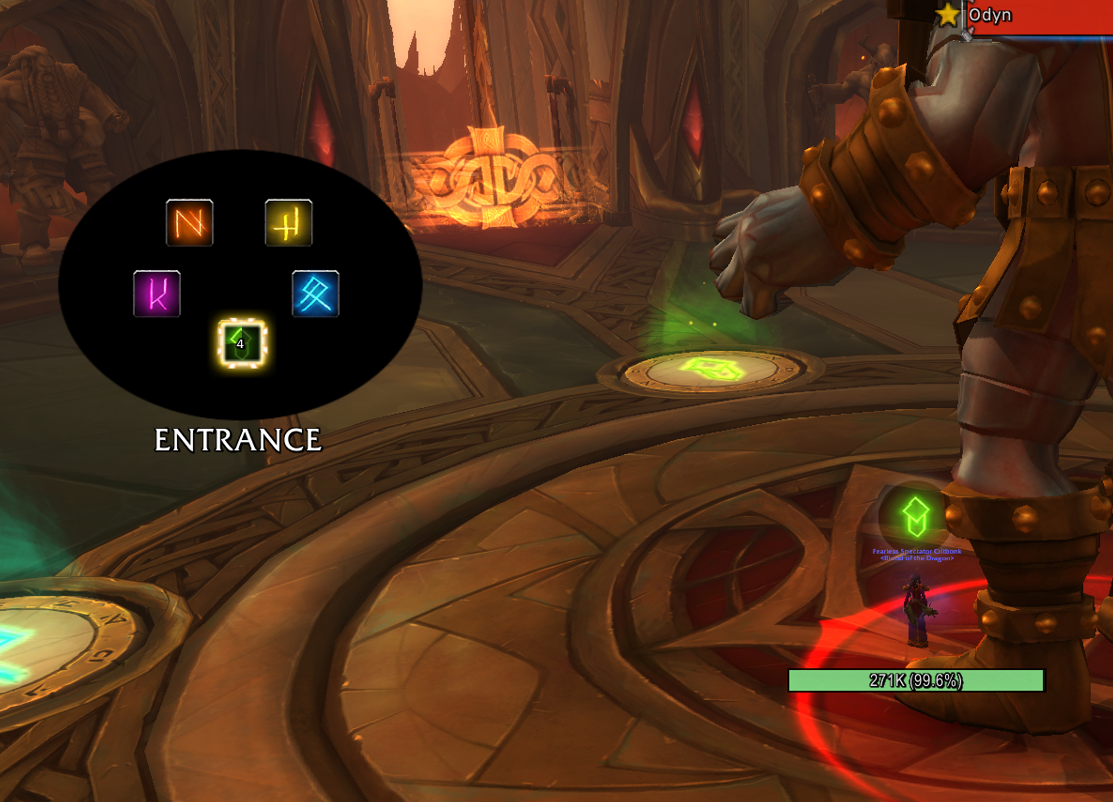Viewport: 1113px width, 802px height.
Task: Select the yellow rune icon
Action: tap(288, 222)
